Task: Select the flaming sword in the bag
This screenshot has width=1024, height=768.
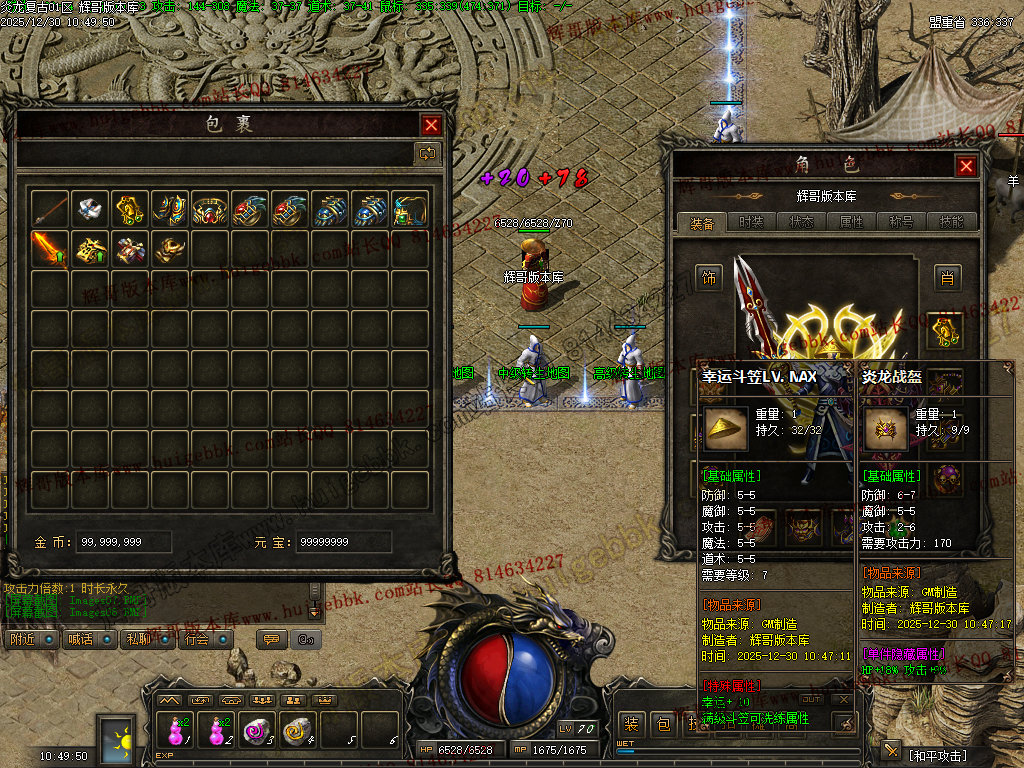Action: (50, 249)
